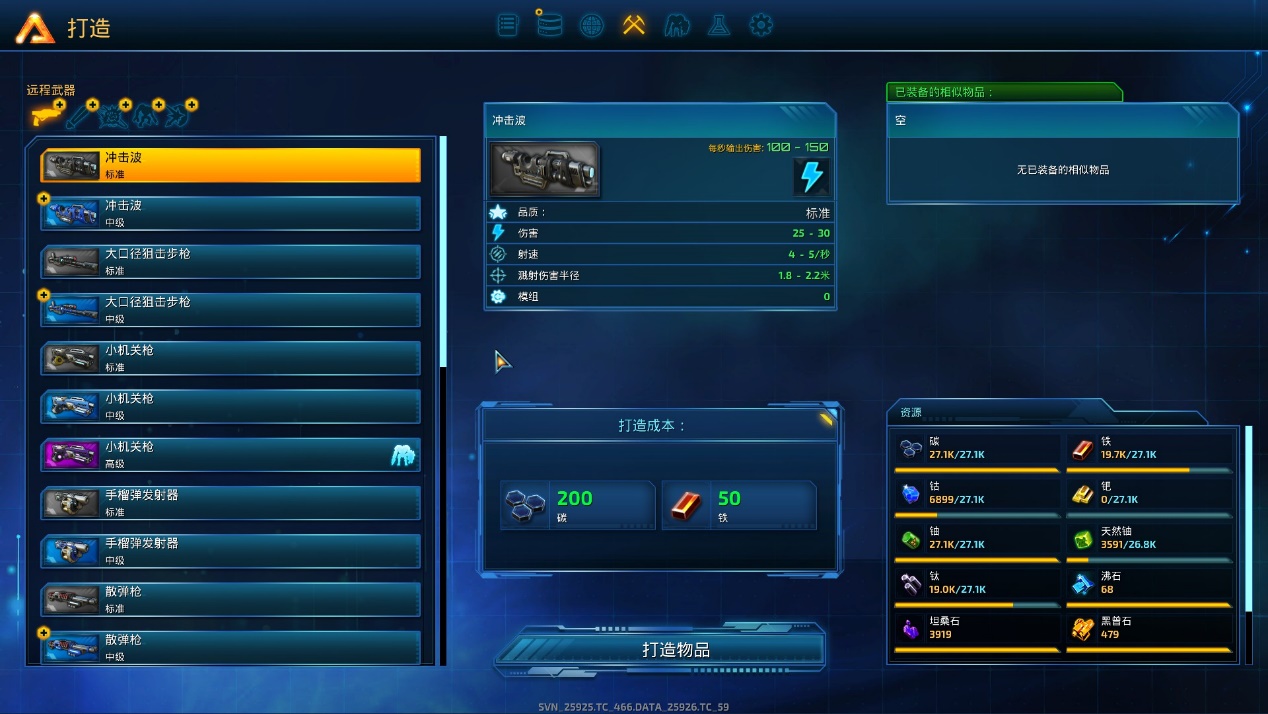Select the standard 手榴弹发射器 entry

[x=231, y=503]
